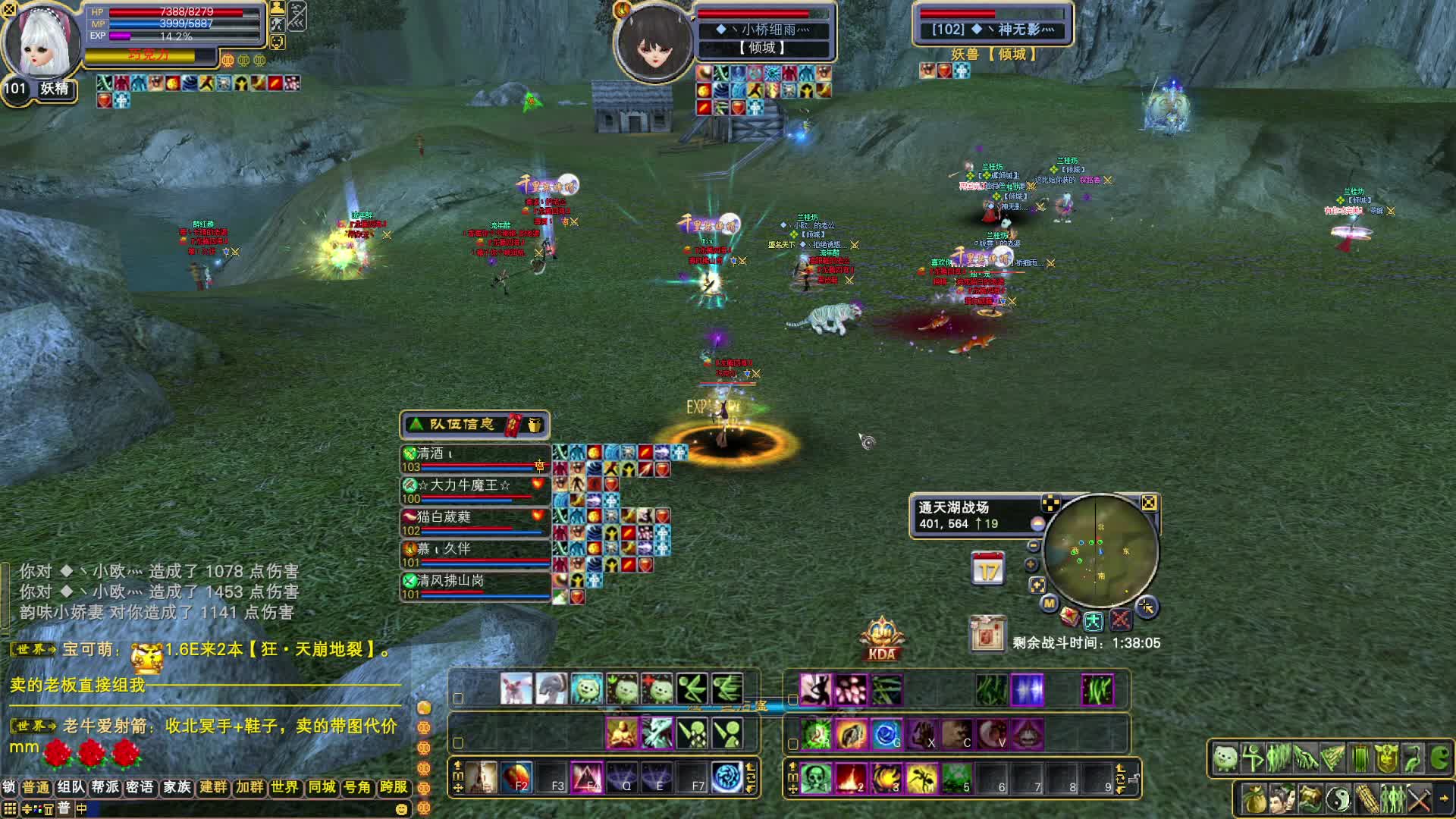The image size is (1456, 819).
Task: Open the money pouch bag icon
Action: 1254,799
